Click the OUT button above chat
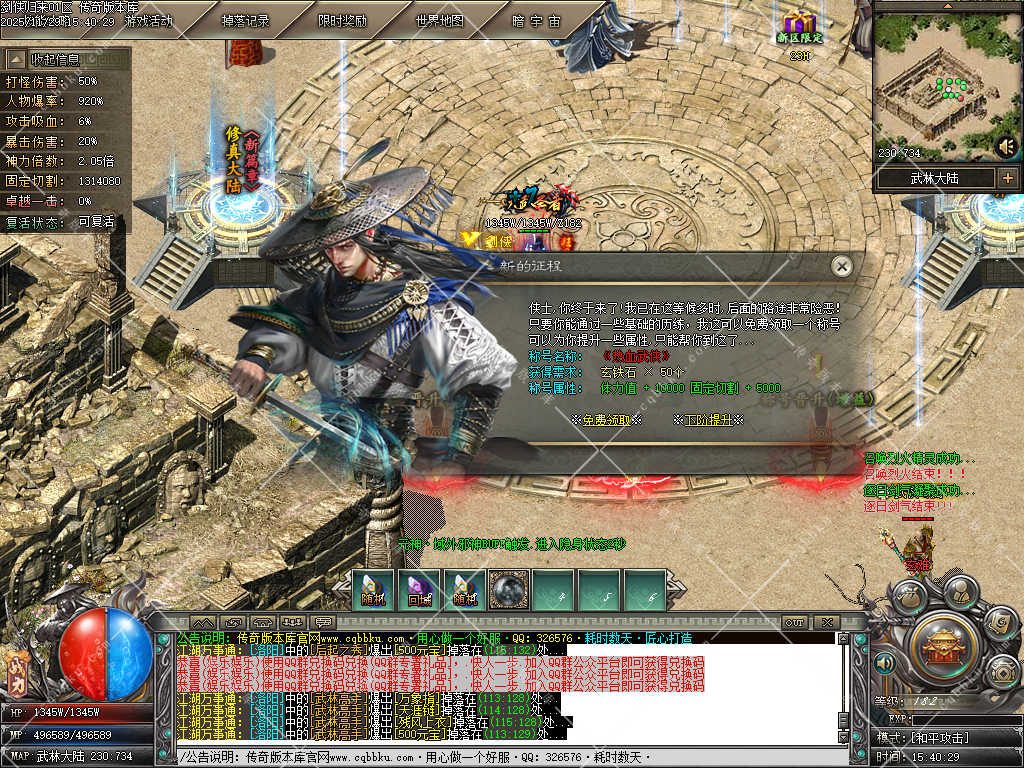This screenshot has width=1024, height=768. (794, 622)
